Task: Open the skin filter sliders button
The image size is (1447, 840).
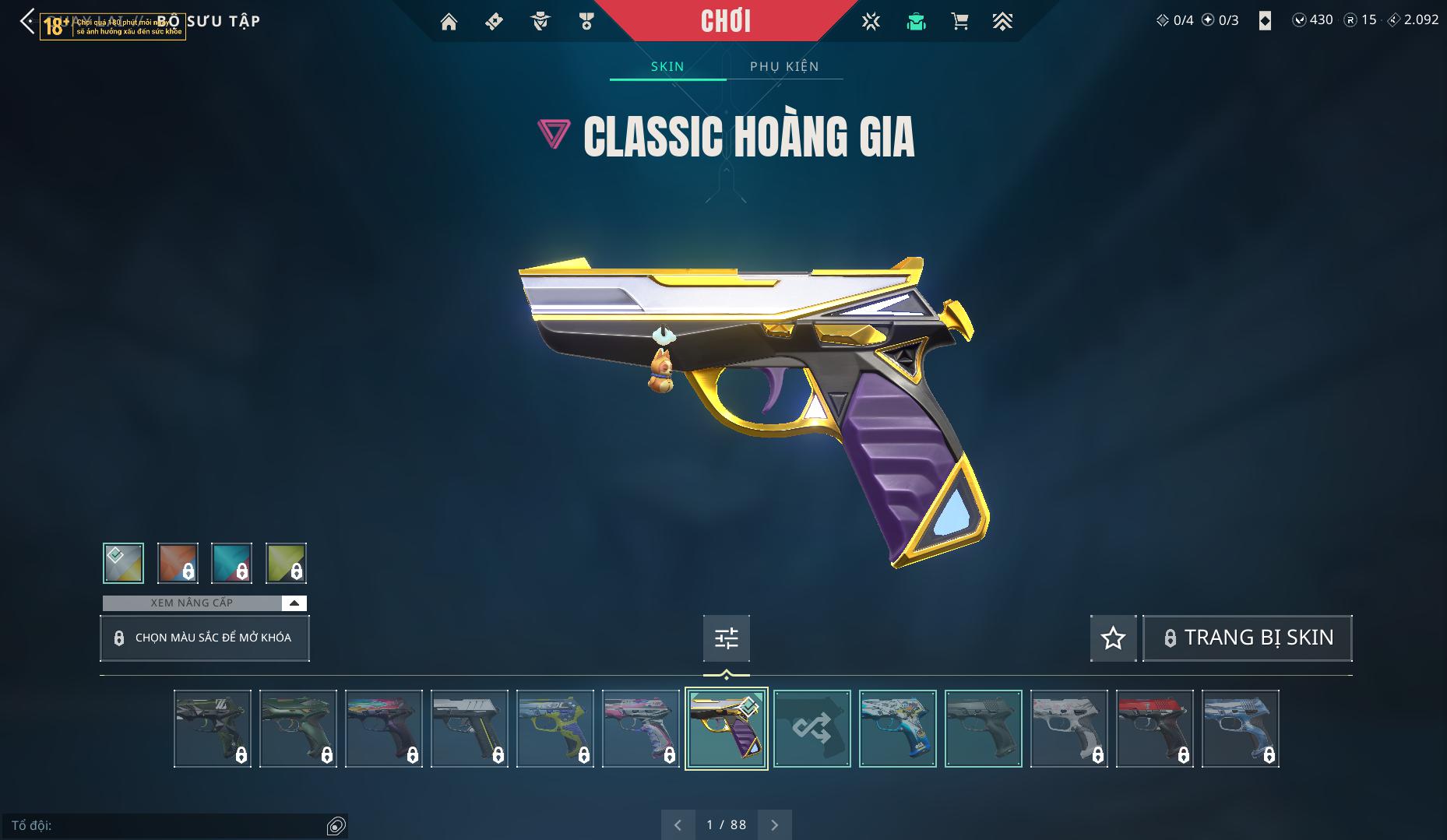Action: click(x=726, y=638)
